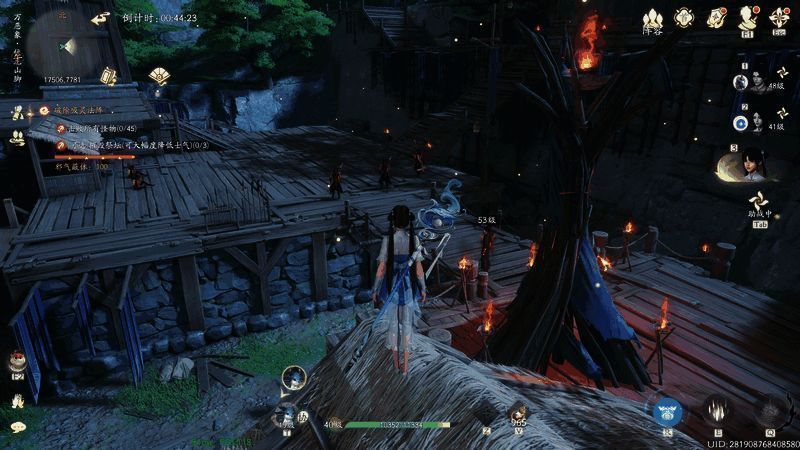Screen dimensions: 800x450
Task: Click the hand gesture icon above chat
Action: (x=17, y=401)
